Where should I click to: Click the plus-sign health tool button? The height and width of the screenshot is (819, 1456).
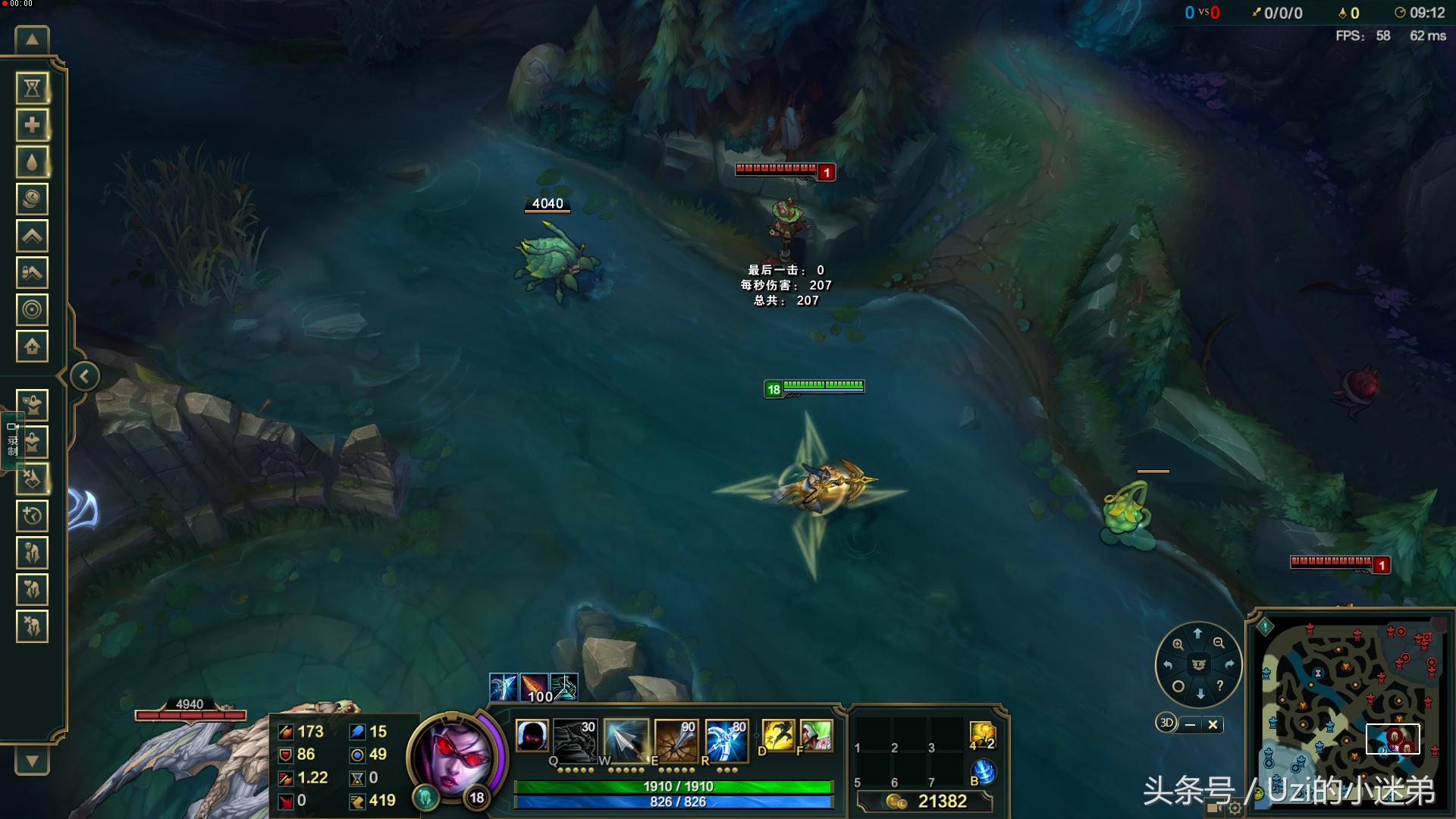[x=32, y=125]
